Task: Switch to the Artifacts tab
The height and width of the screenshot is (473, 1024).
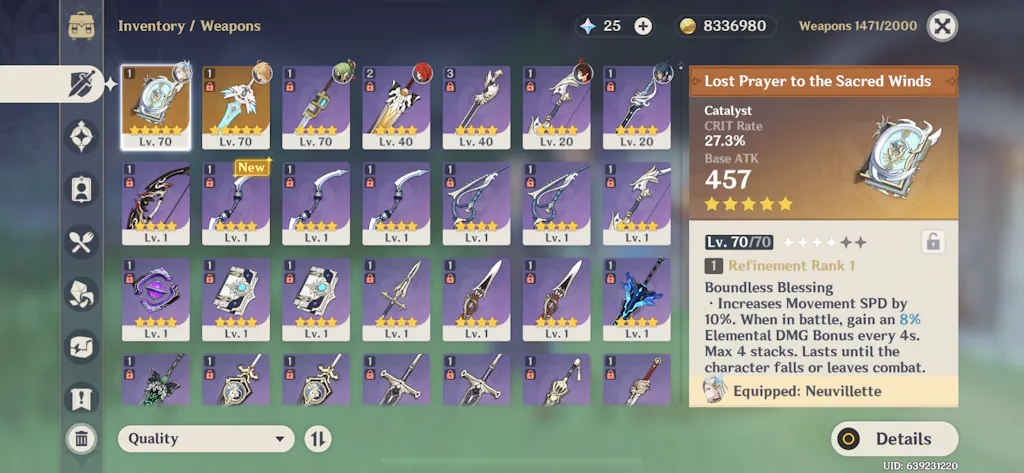Action: point(81,135)
